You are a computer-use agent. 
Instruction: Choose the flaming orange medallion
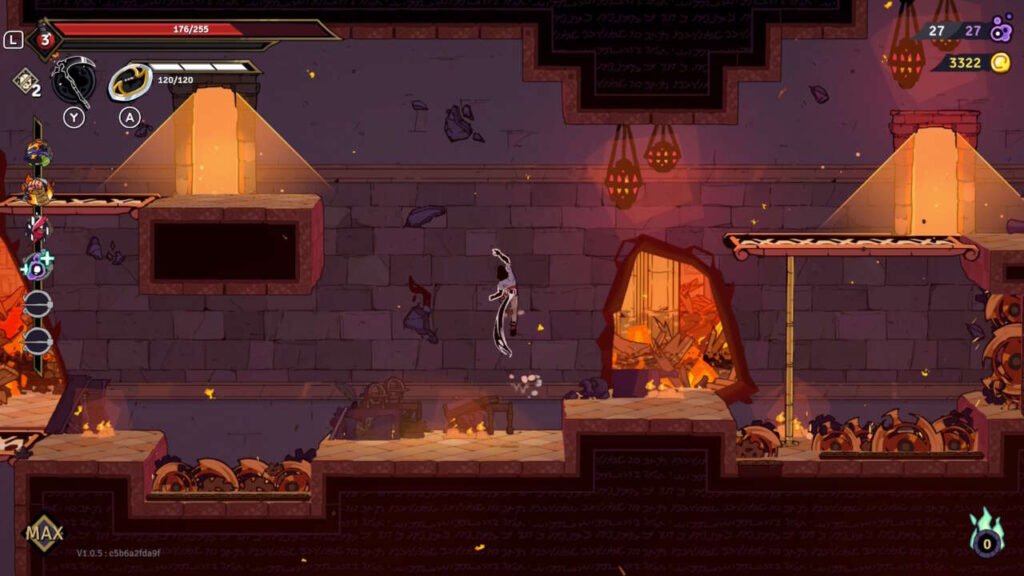tap(37, 189)
